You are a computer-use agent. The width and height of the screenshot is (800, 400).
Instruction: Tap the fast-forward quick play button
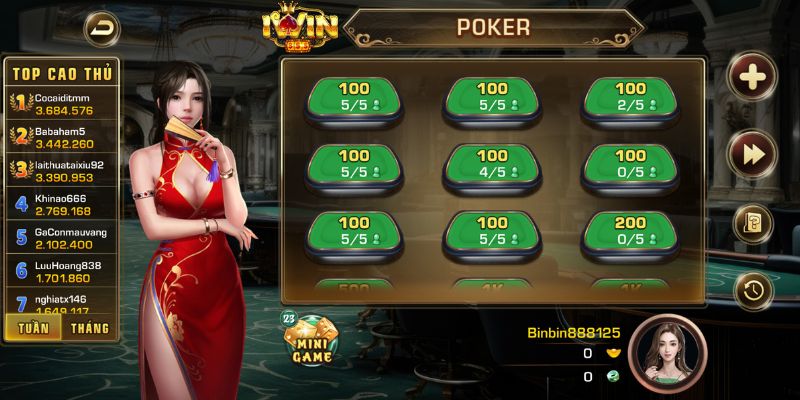coord(752,151)
